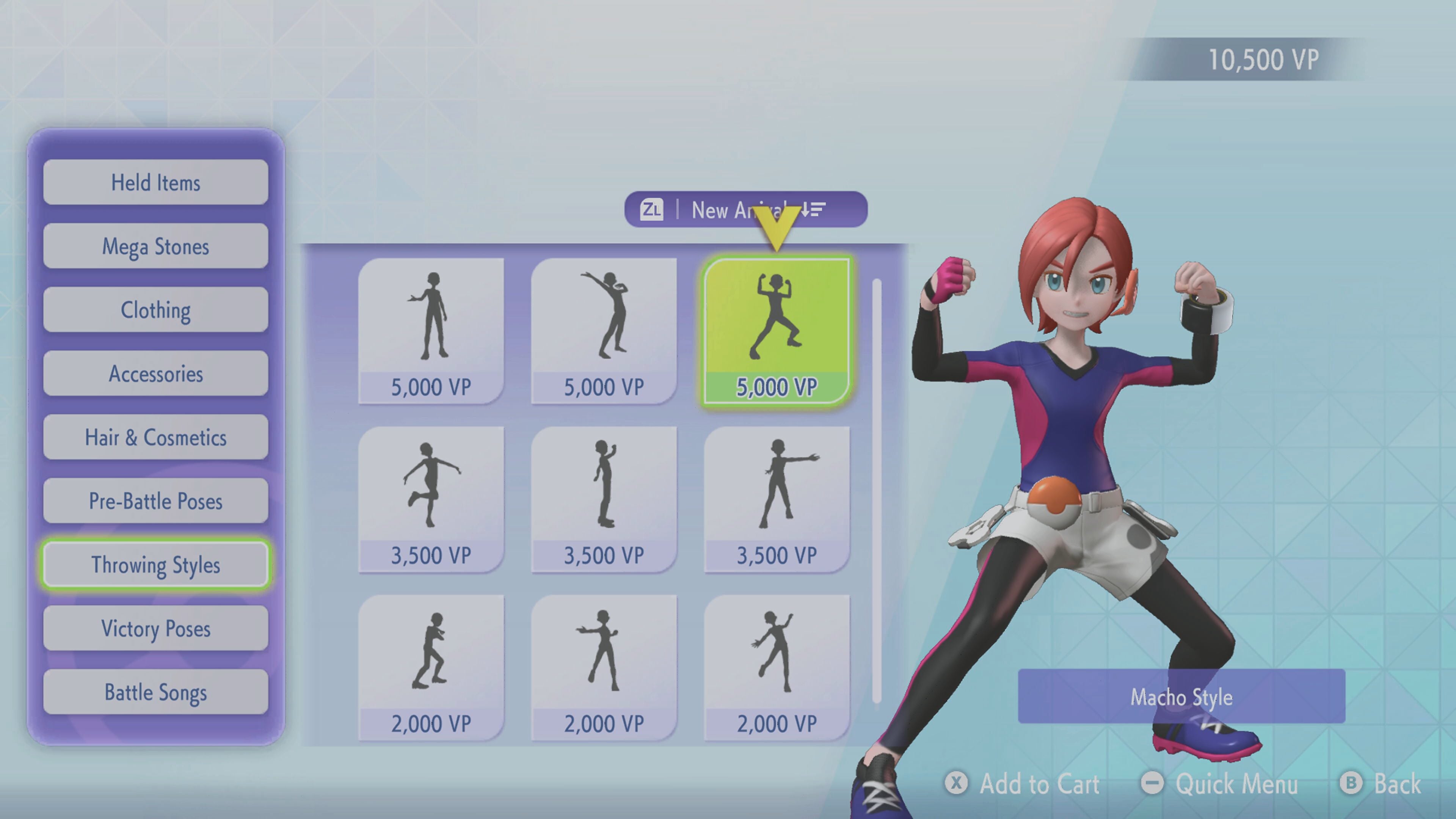Select the Throwing Styles category
The width and height of the screenshot is (1456, 819).
[x=155, y=565]
